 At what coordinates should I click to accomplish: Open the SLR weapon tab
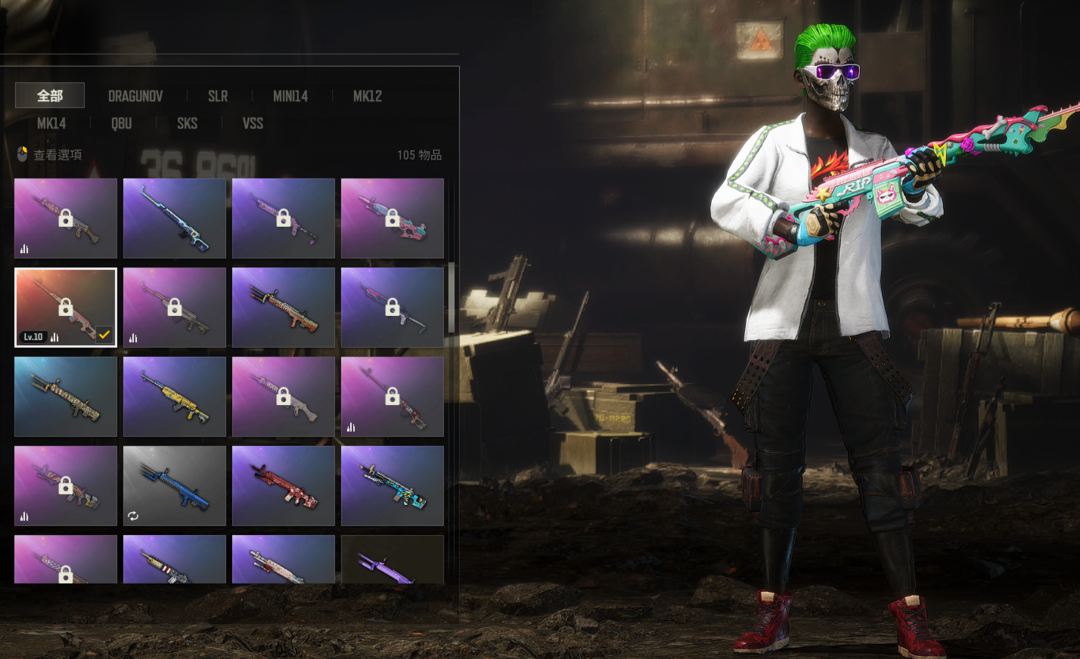pyautogui.click(x=218, y=96)
